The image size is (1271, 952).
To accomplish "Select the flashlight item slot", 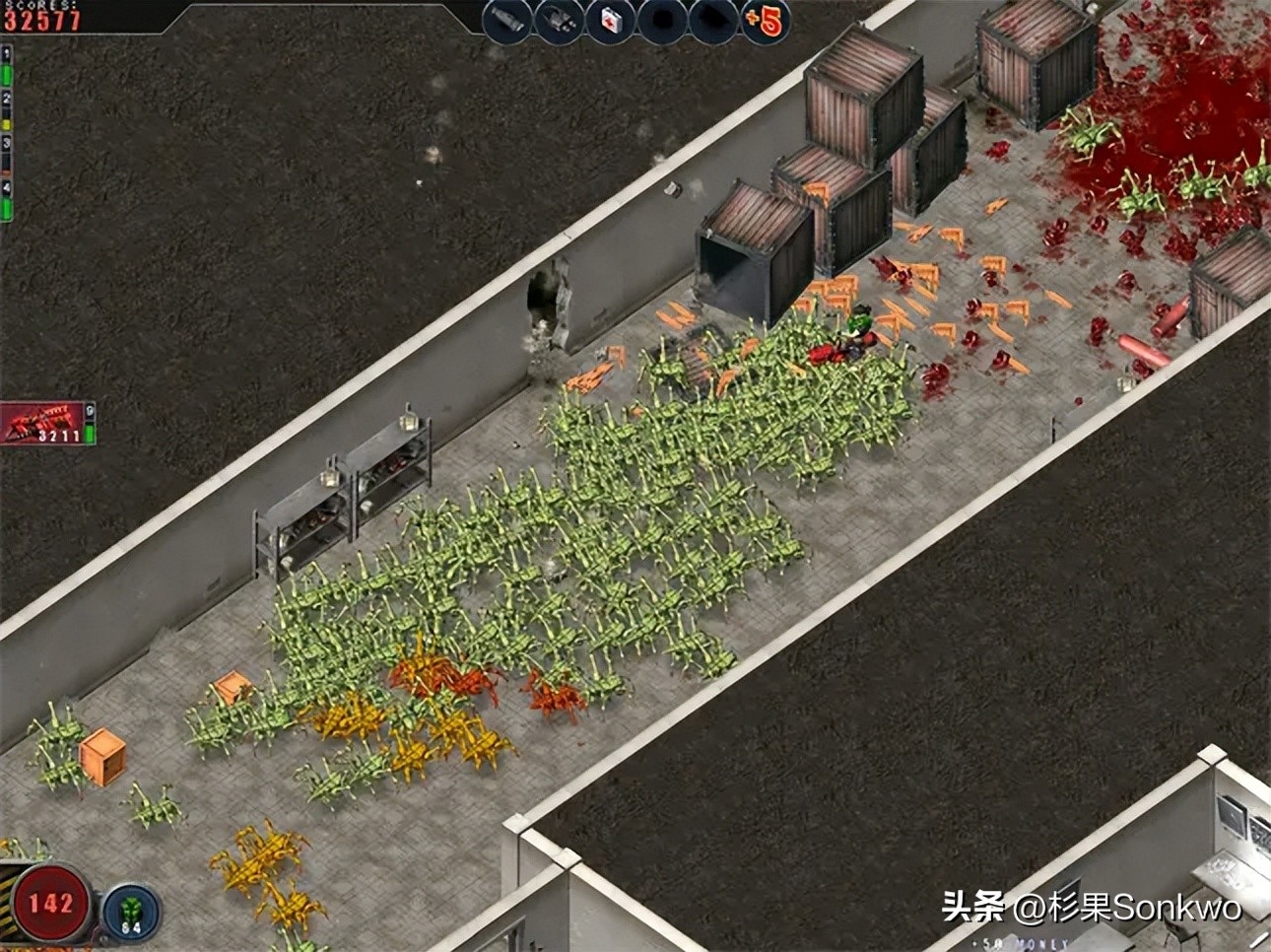I will tap(508, 19).
